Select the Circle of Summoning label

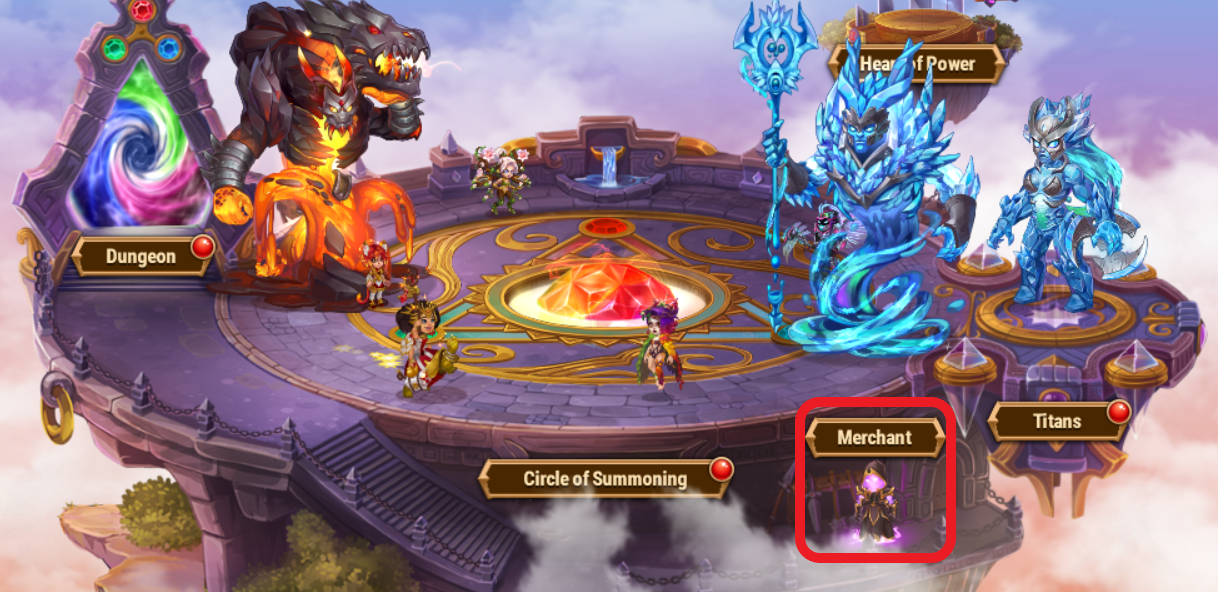click(604, 478)
